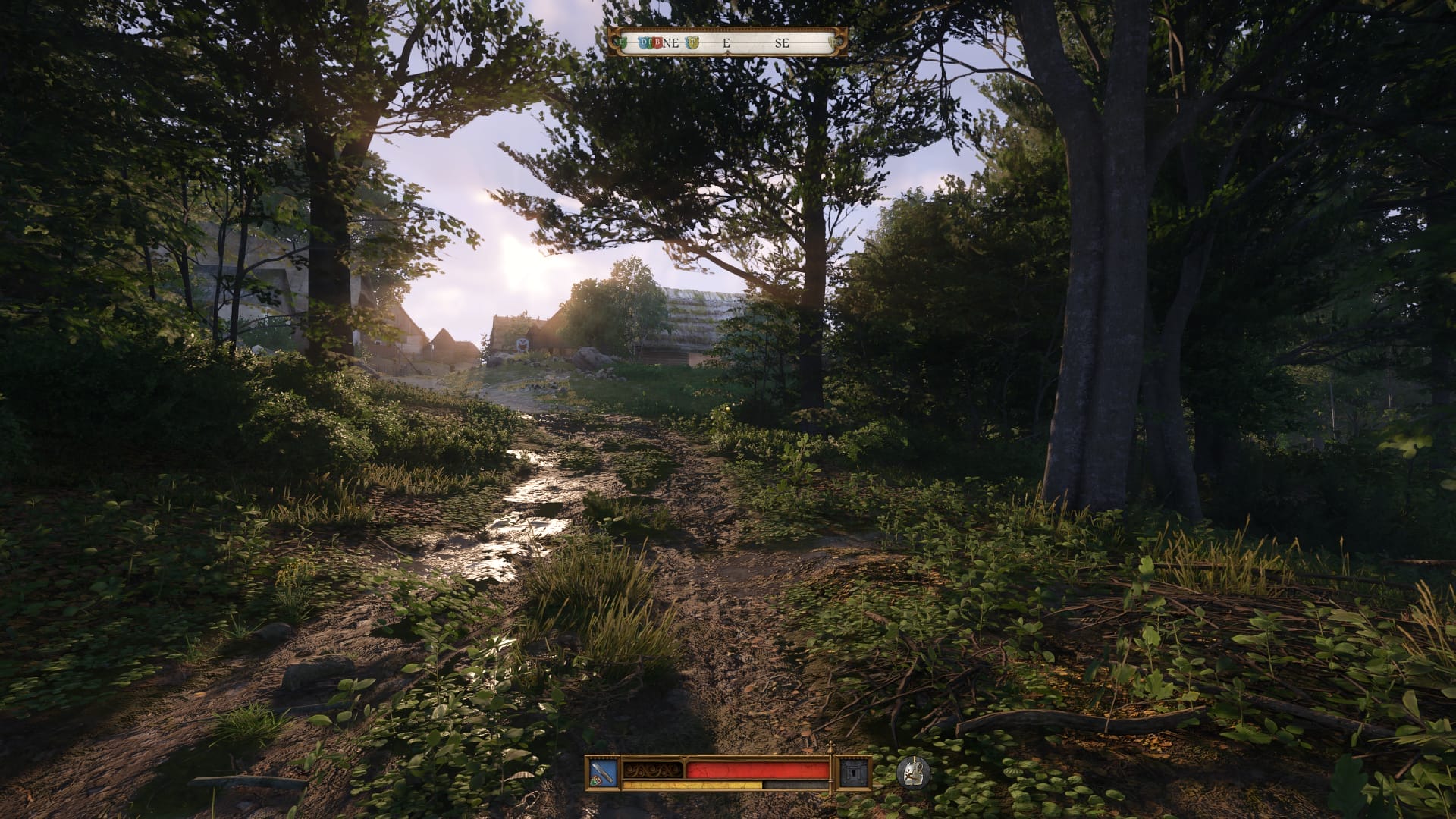Select the red B quest marker on compass
This screenshot has height=819, width=1456.
click(x=657, y=42)
